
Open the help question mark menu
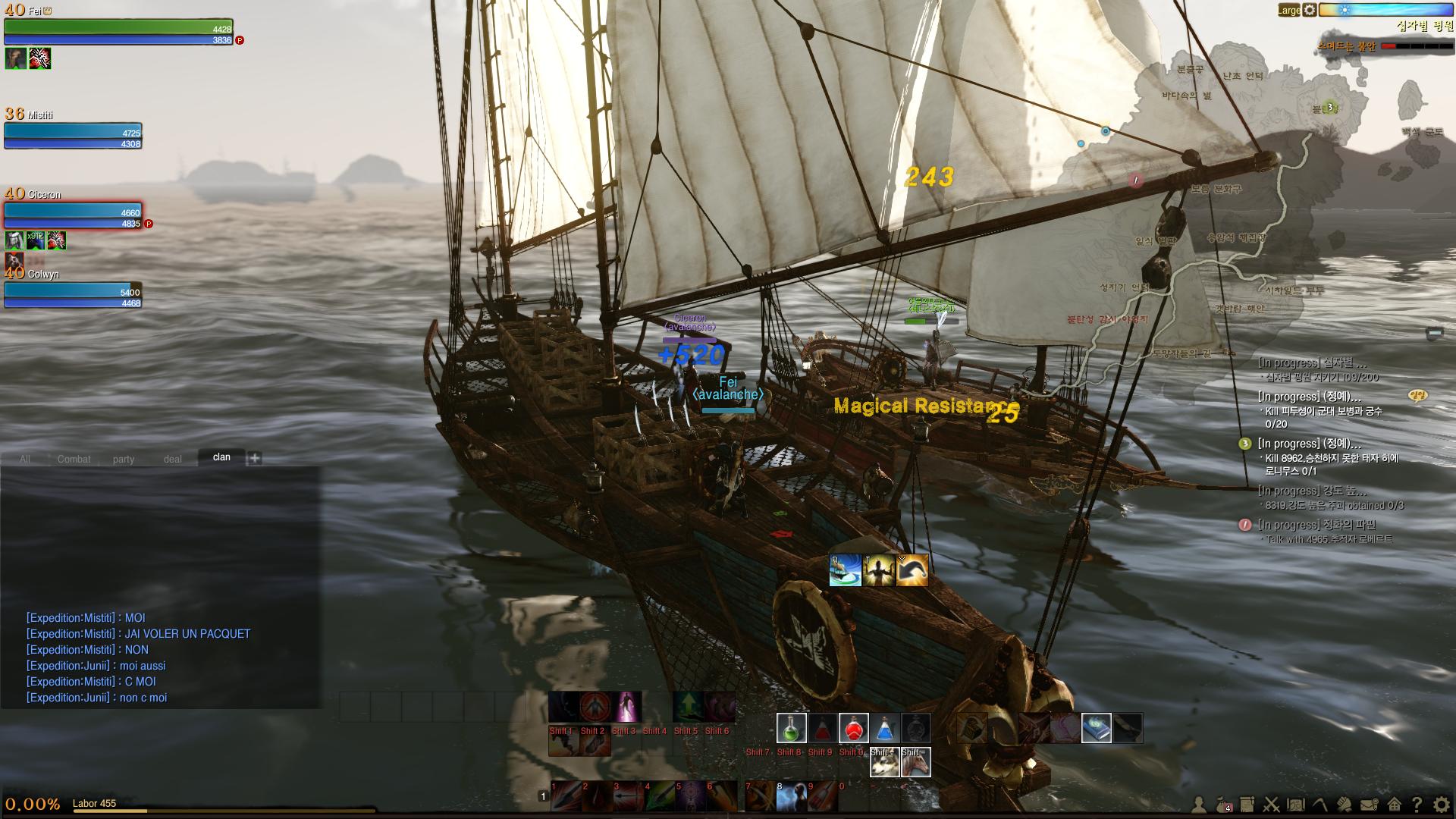(x=1417, y=805)
